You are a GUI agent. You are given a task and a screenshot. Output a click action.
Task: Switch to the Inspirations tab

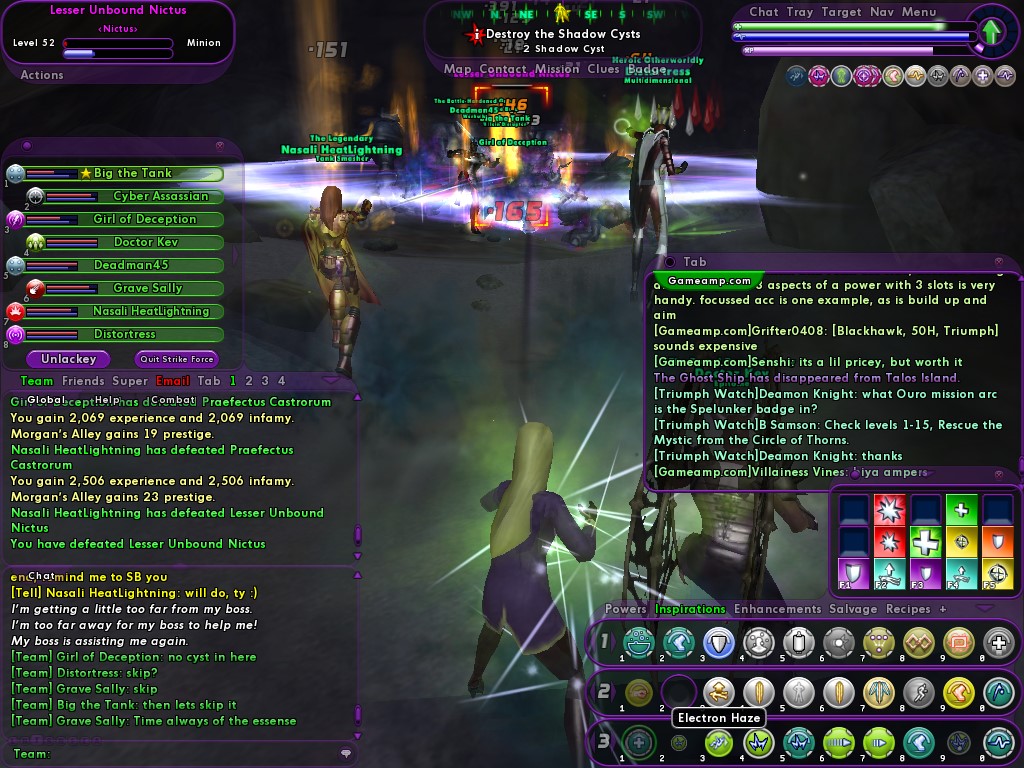pyautogui.click(x=690, y=609)
